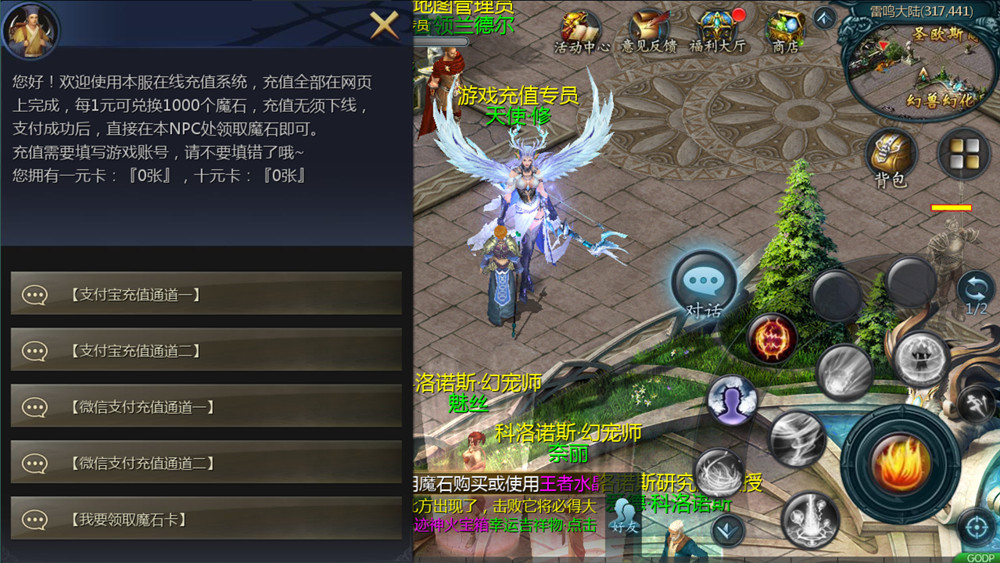
Task: Select the 支付宝充值通道二 option
Action: pos(206,350)
